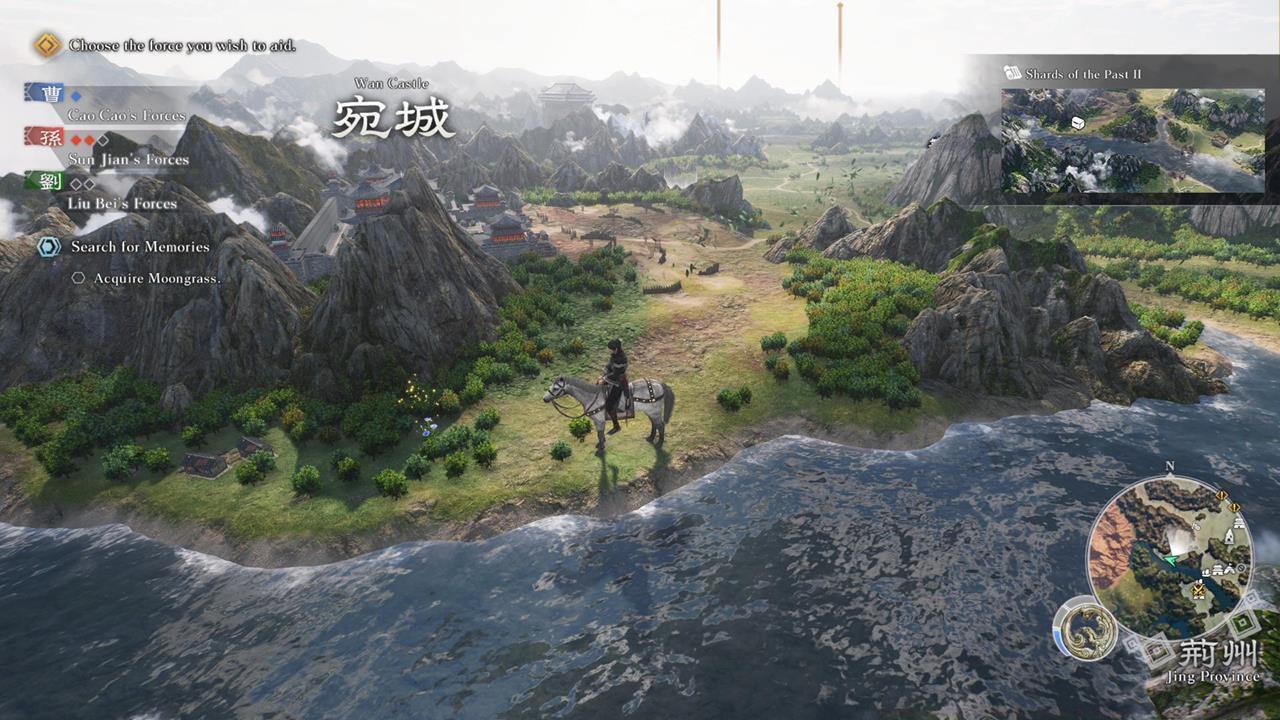Choose Sun Jian's Forces to aid
1280x720 pixels.
click(x=128, y=158)
